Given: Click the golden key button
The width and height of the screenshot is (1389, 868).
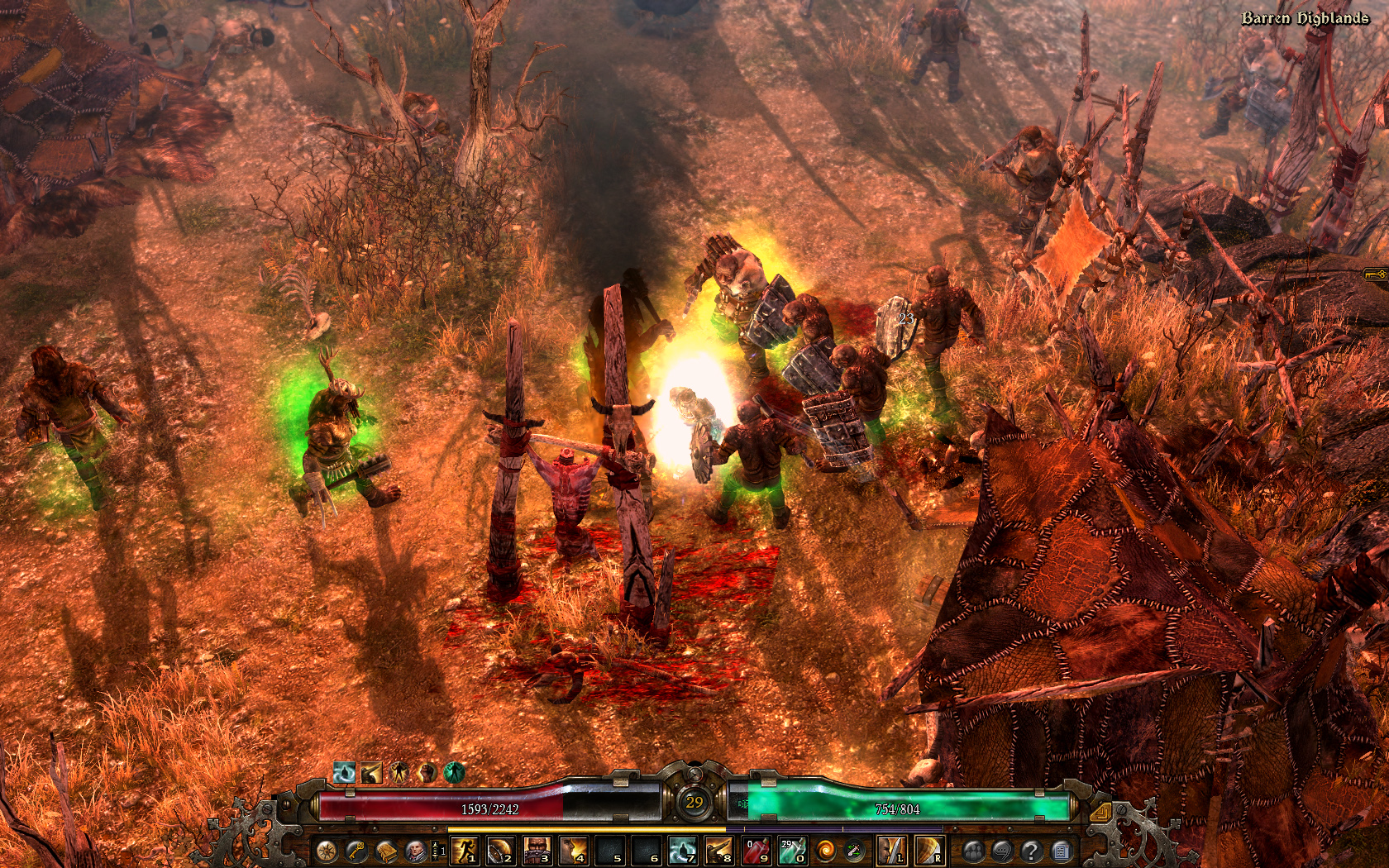Looking at the screenshot, I should [x=356, y=850].
